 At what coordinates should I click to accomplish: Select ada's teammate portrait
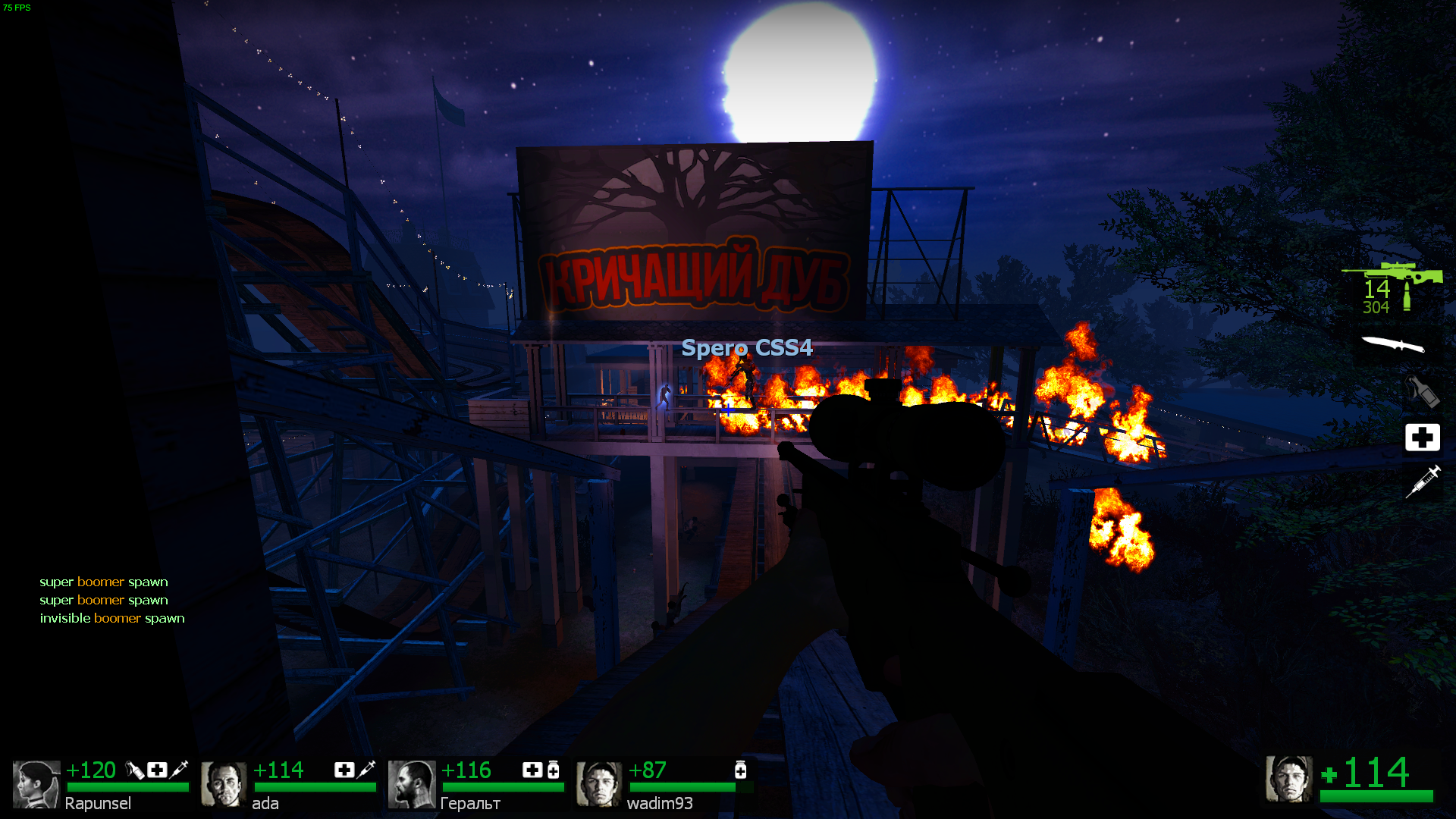pos(224,784)
